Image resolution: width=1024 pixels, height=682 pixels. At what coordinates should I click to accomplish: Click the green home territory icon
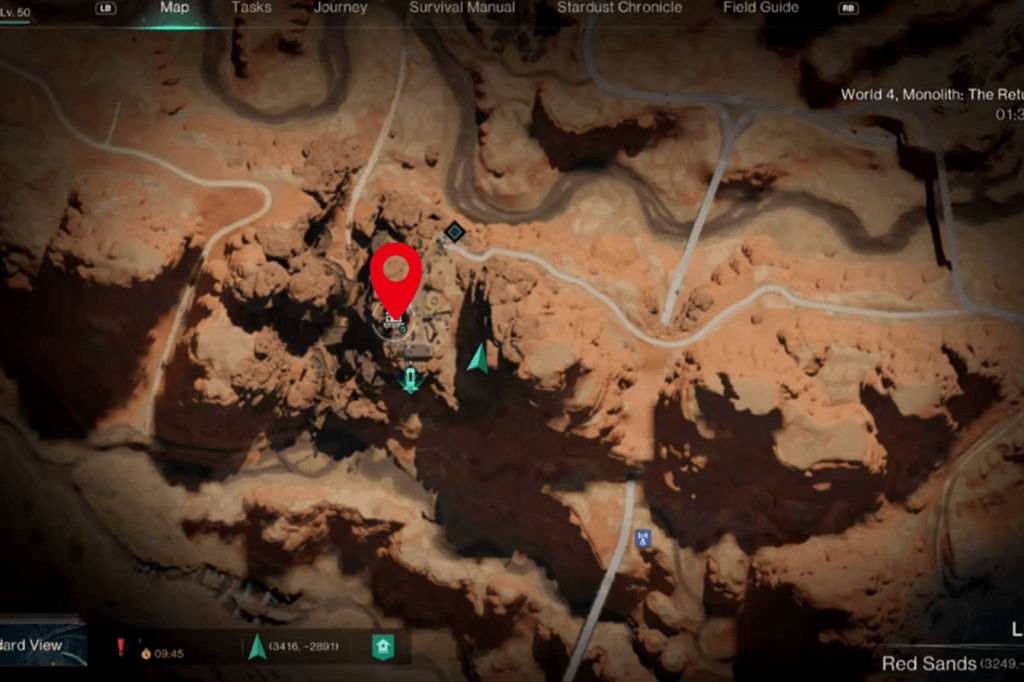pos(382,647)
